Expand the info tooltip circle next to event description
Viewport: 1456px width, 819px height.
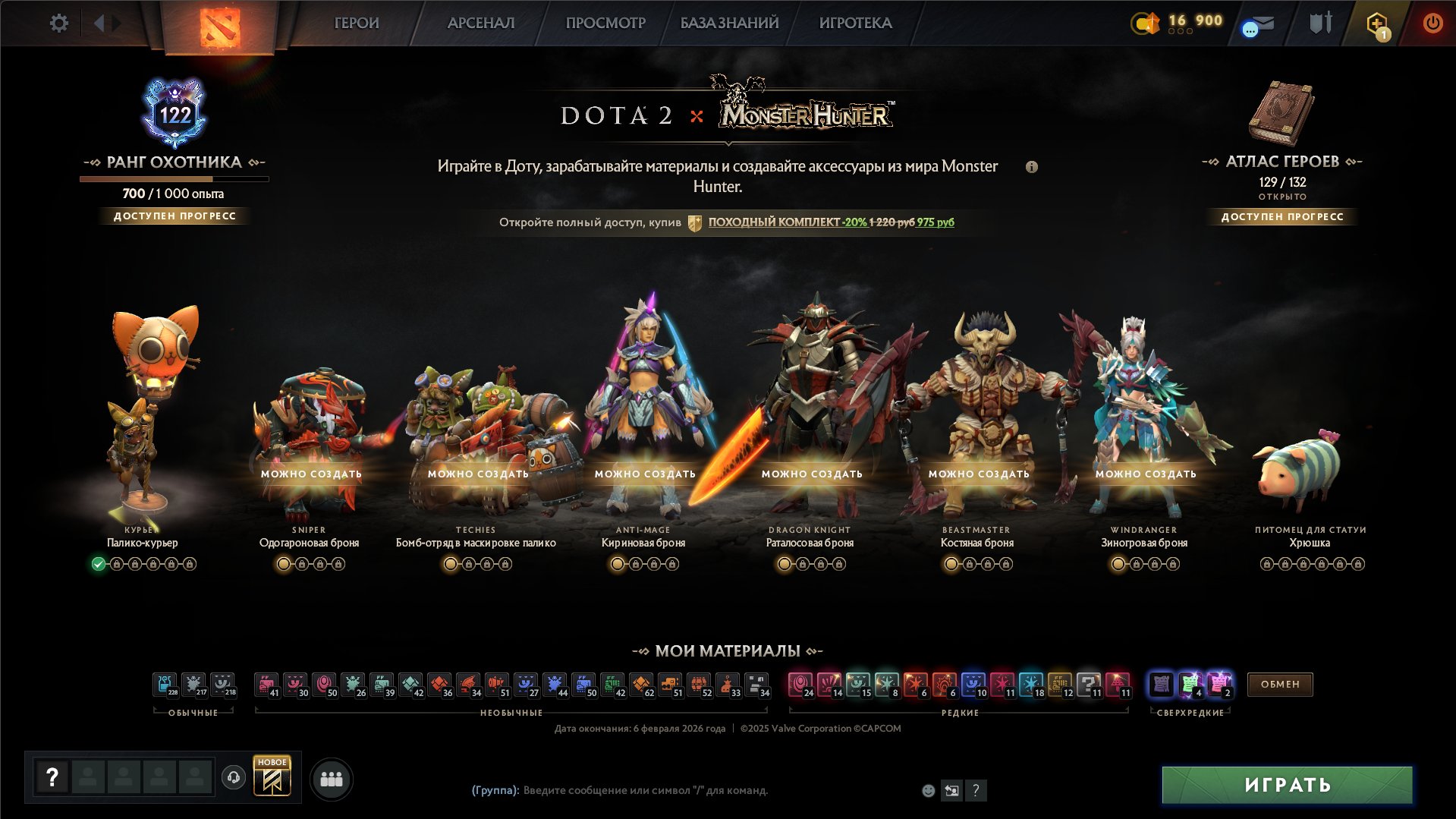coord(1033,167)
